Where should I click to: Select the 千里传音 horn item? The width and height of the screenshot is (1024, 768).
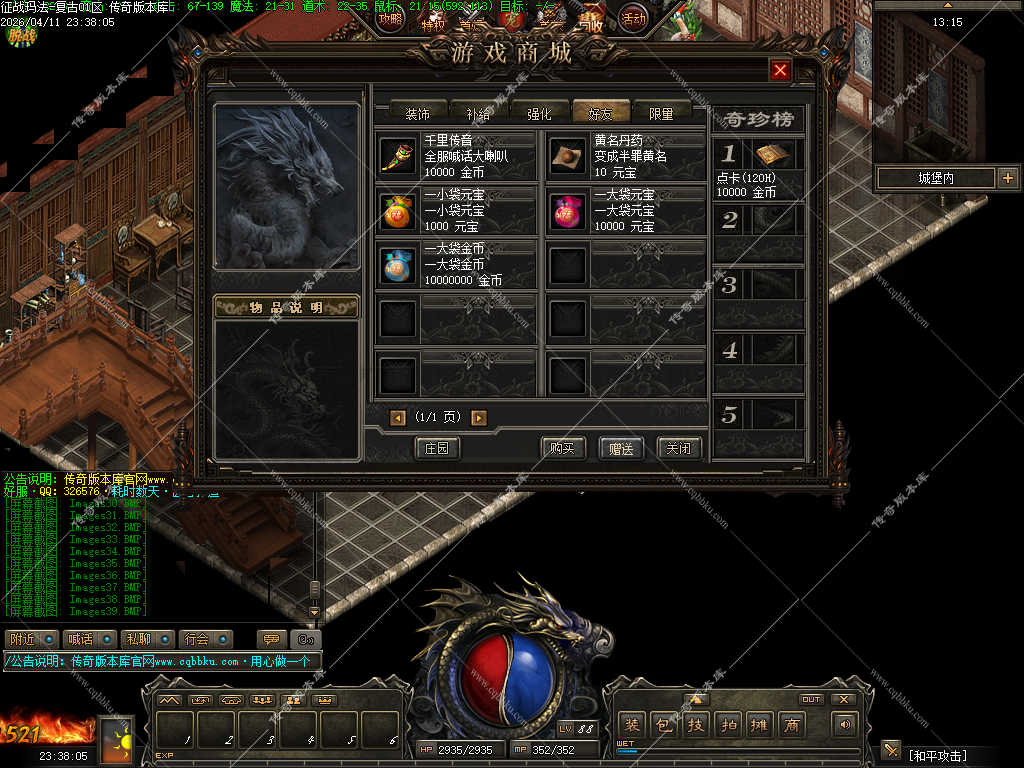(x=398, y=156)
